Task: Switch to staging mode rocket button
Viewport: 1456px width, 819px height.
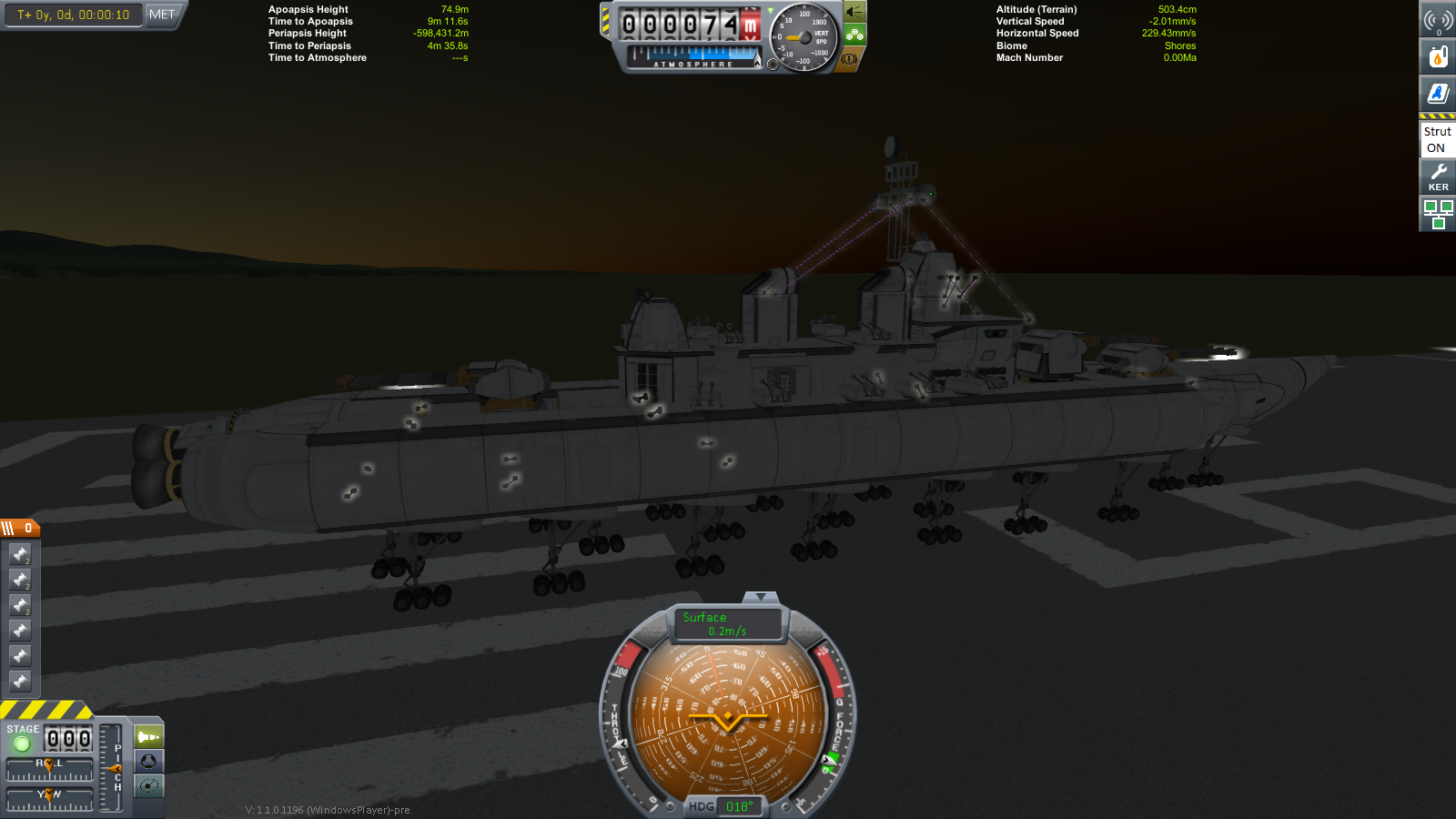Action: (x=148, y=736)
